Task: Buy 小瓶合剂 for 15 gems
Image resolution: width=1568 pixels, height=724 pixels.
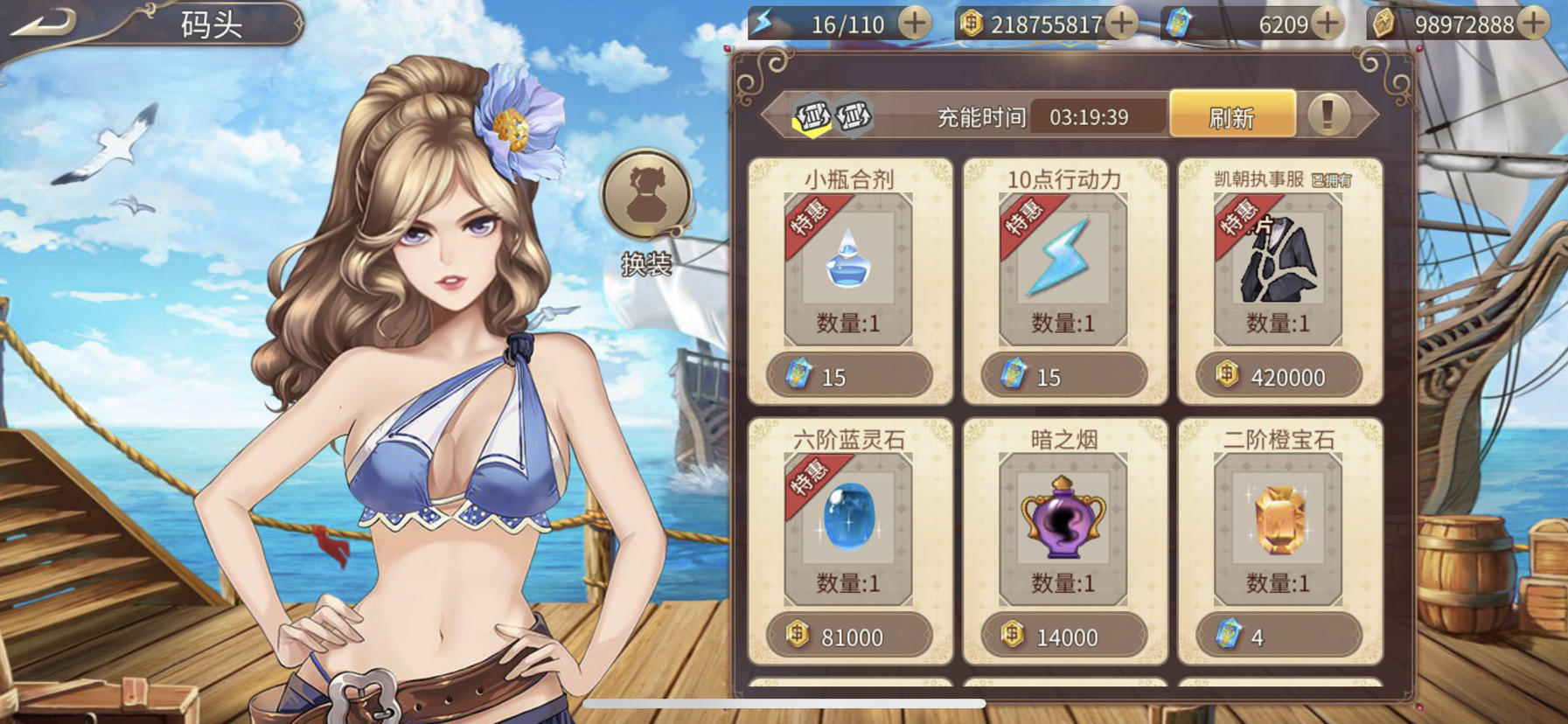Action: coord(848,376)
